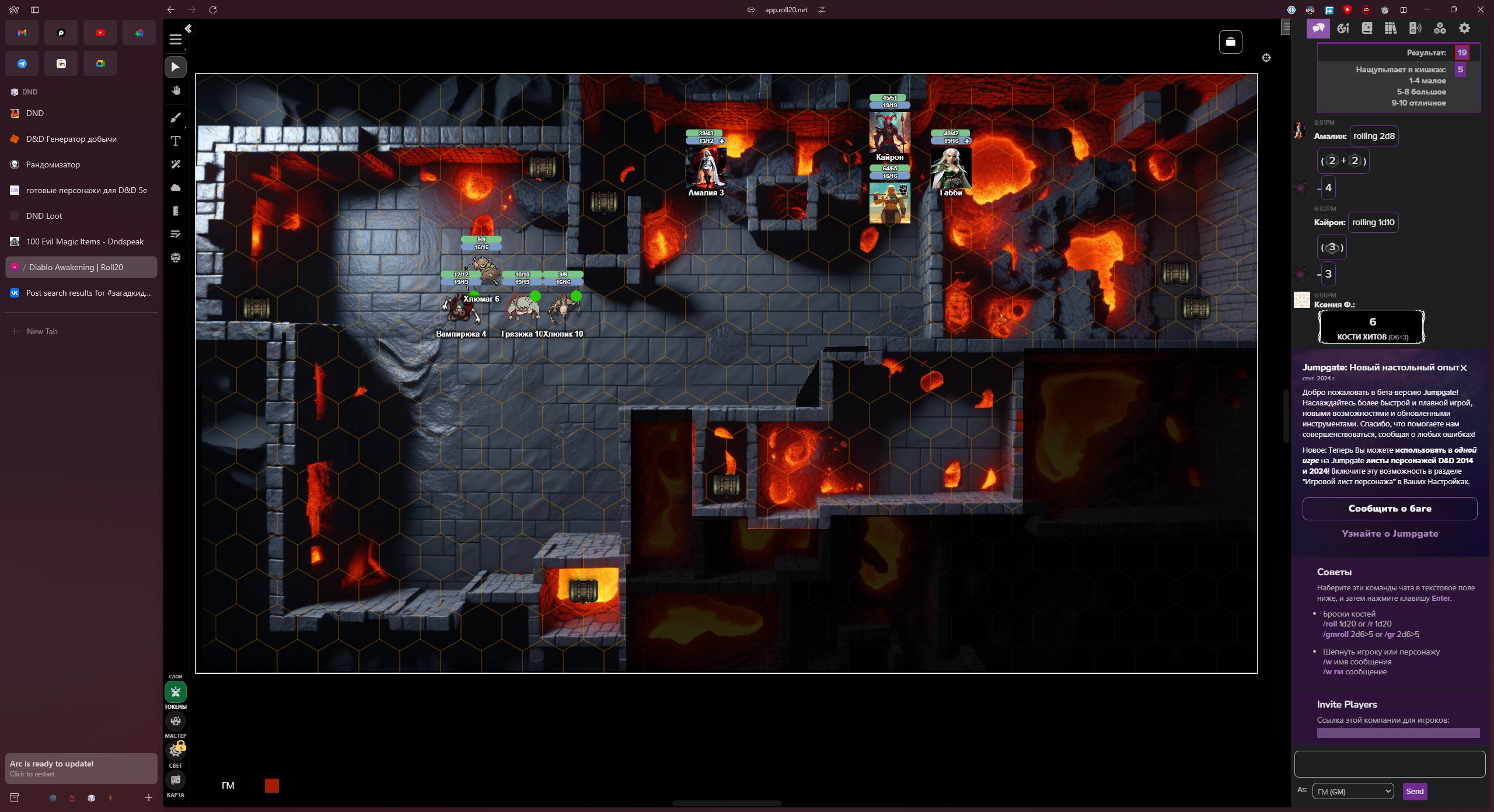Image resolution: width=1494 pixels, height=812 pixels.
Task: Click the Сообщить о баге button
Action: (1390, 509)
